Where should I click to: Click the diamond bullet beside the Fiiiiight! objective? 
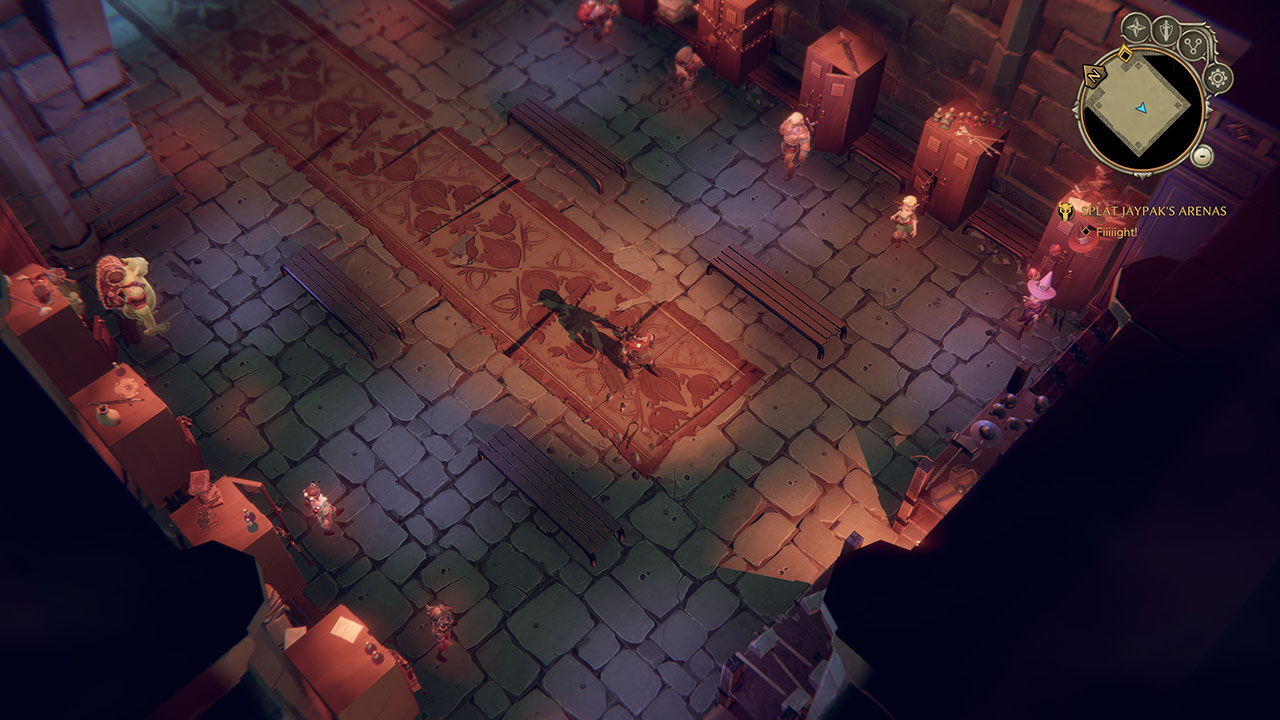[x=1085, y=232]
